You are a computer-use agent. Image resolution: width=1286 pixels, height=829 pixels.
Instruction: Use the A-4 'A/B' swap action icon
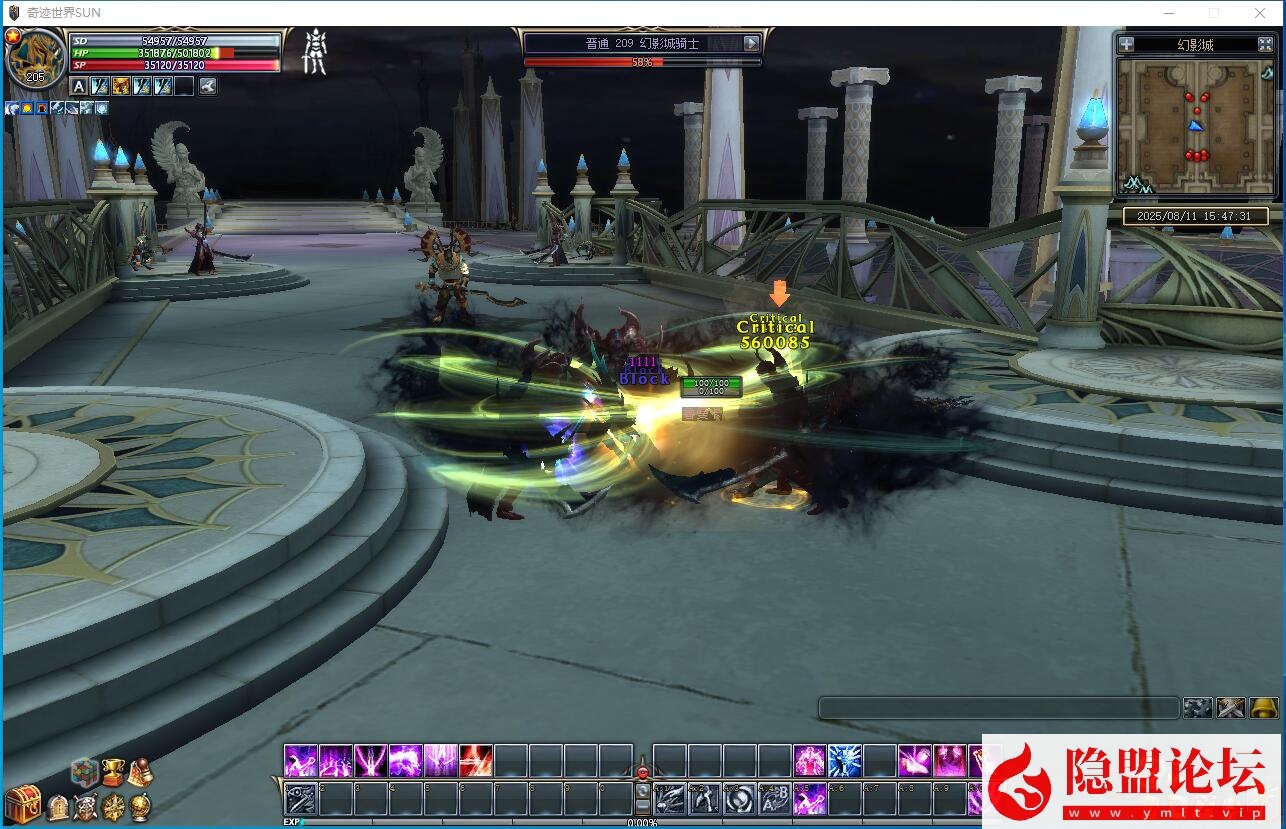point(774,799)
